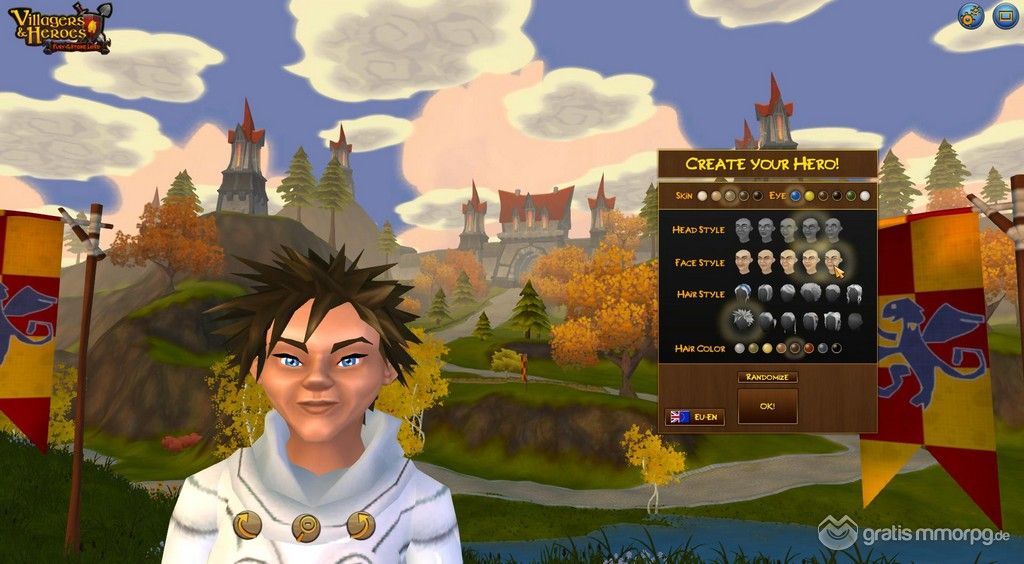The height and width of the screenshot is (564, 1024).
Task: Rotate the character with the left arrow button
Action: click(x=247, y=524)
